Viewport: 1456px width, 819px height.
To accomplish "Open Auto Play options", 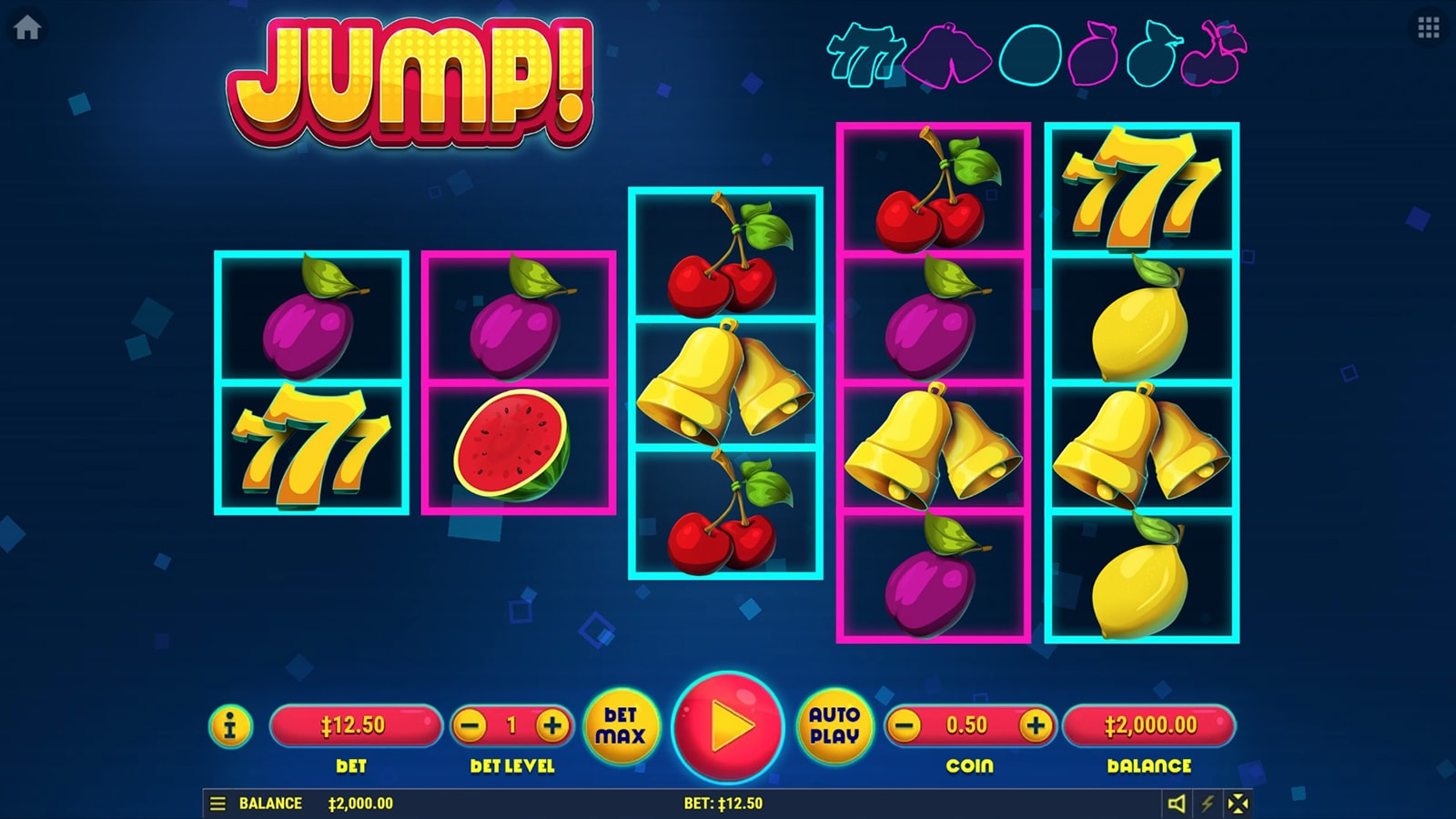I will point(834,726).
